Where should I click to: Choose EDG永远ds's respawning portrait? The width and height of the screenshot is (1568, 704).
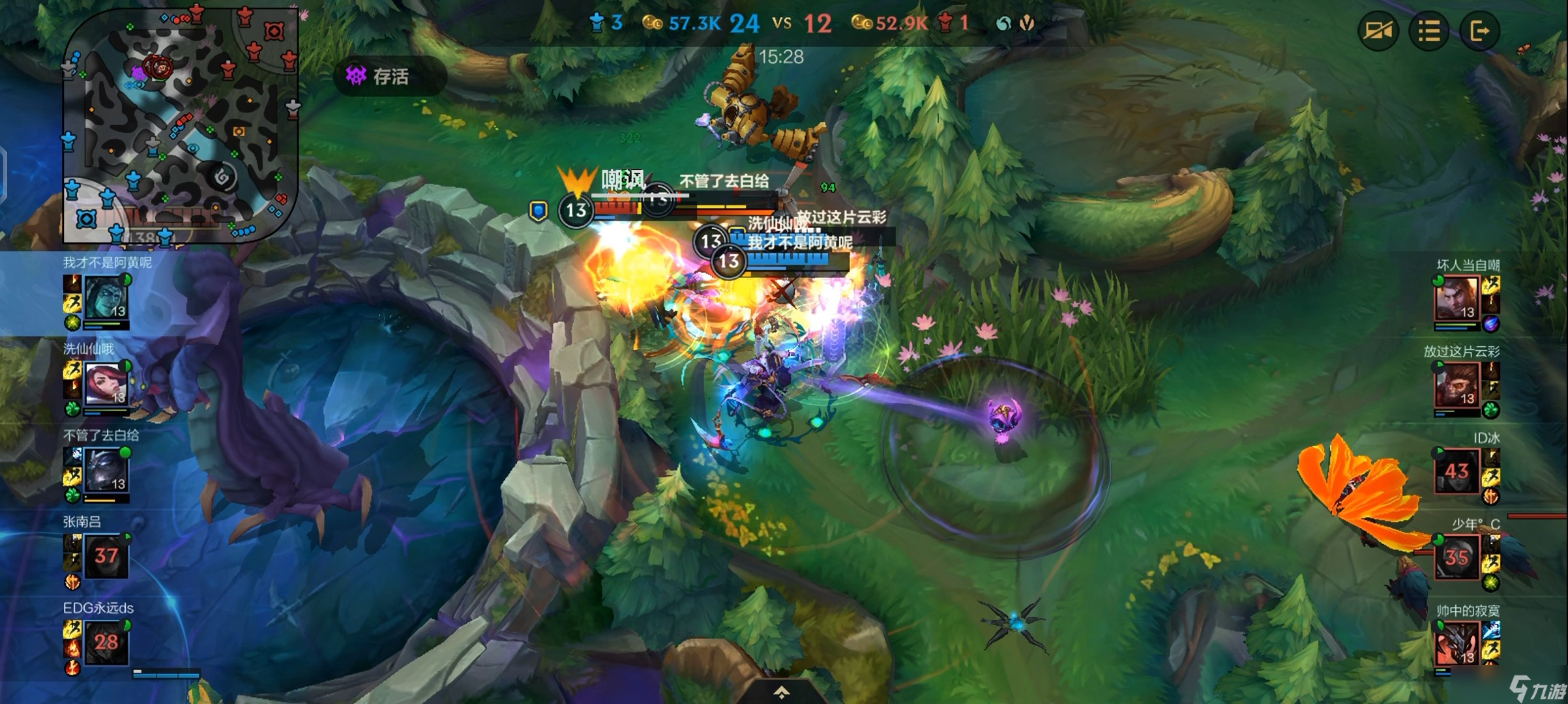click(106, 643)
